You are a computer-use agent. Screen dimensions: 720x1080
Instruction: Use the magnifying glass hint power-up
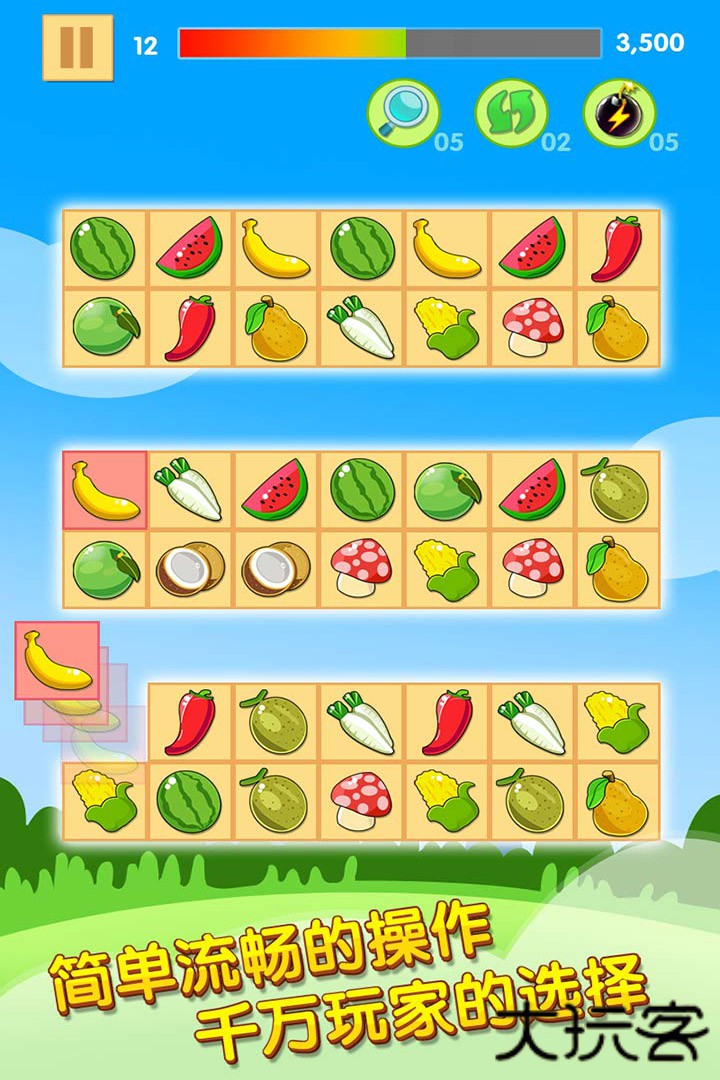click(403, 113)
